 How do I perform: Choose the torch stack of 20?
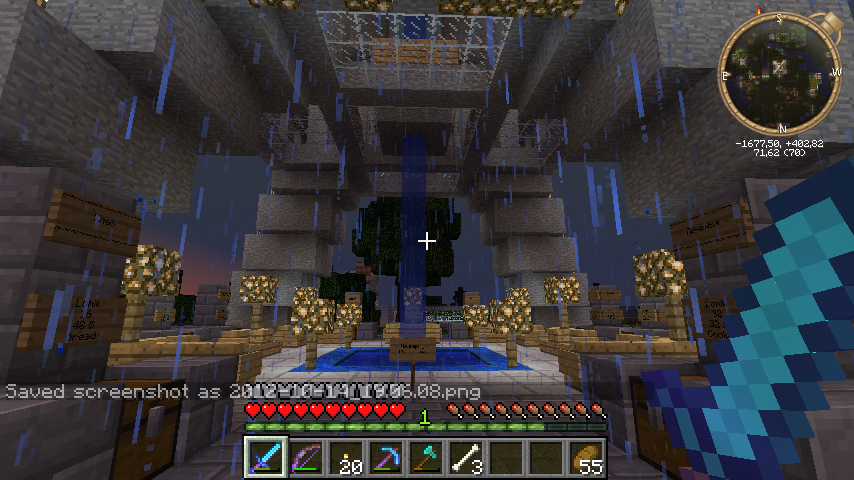coord(346,458)
